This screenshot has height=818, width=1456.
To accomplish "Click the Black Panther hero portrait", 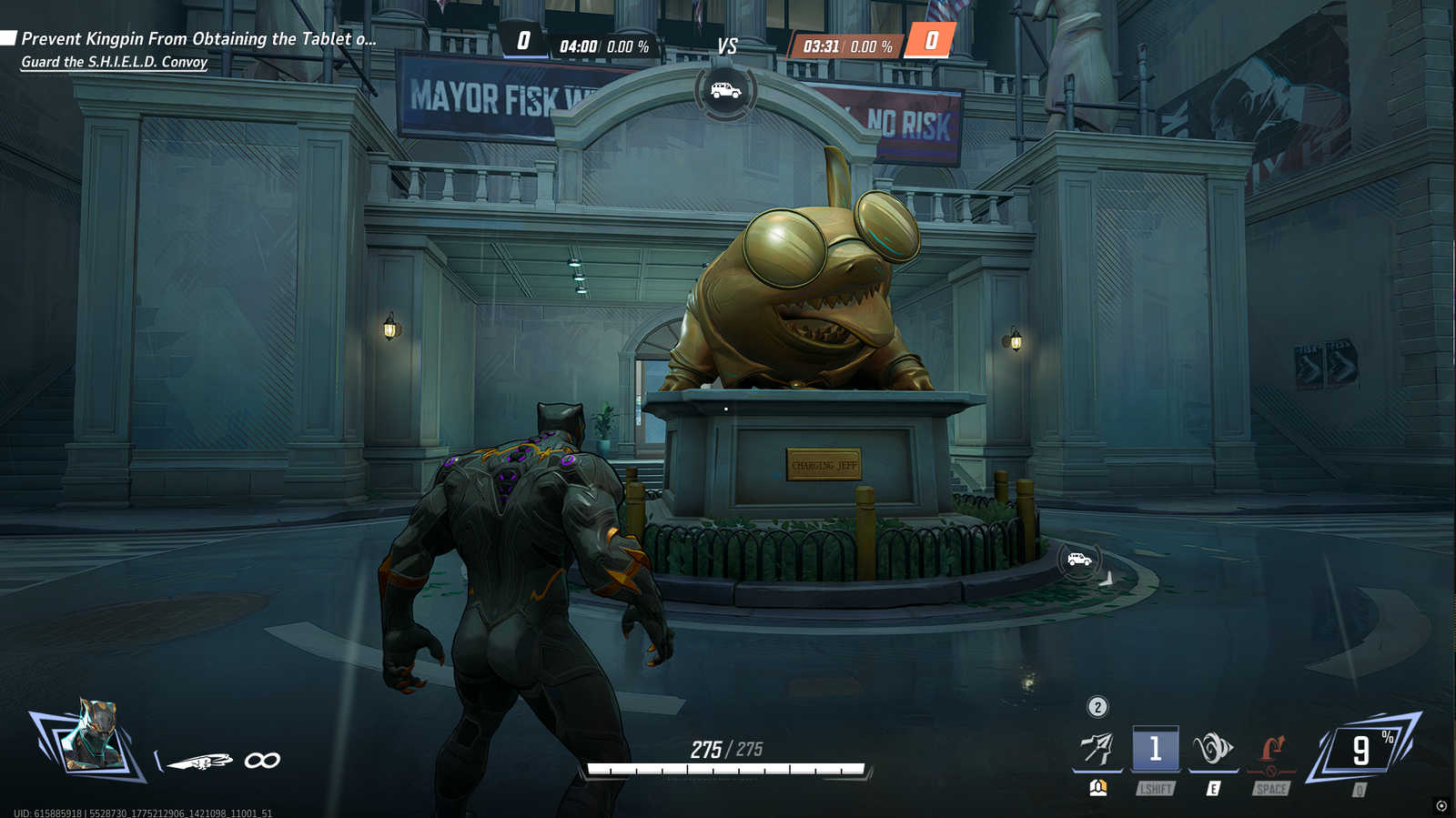I will [x=91, y=737].
